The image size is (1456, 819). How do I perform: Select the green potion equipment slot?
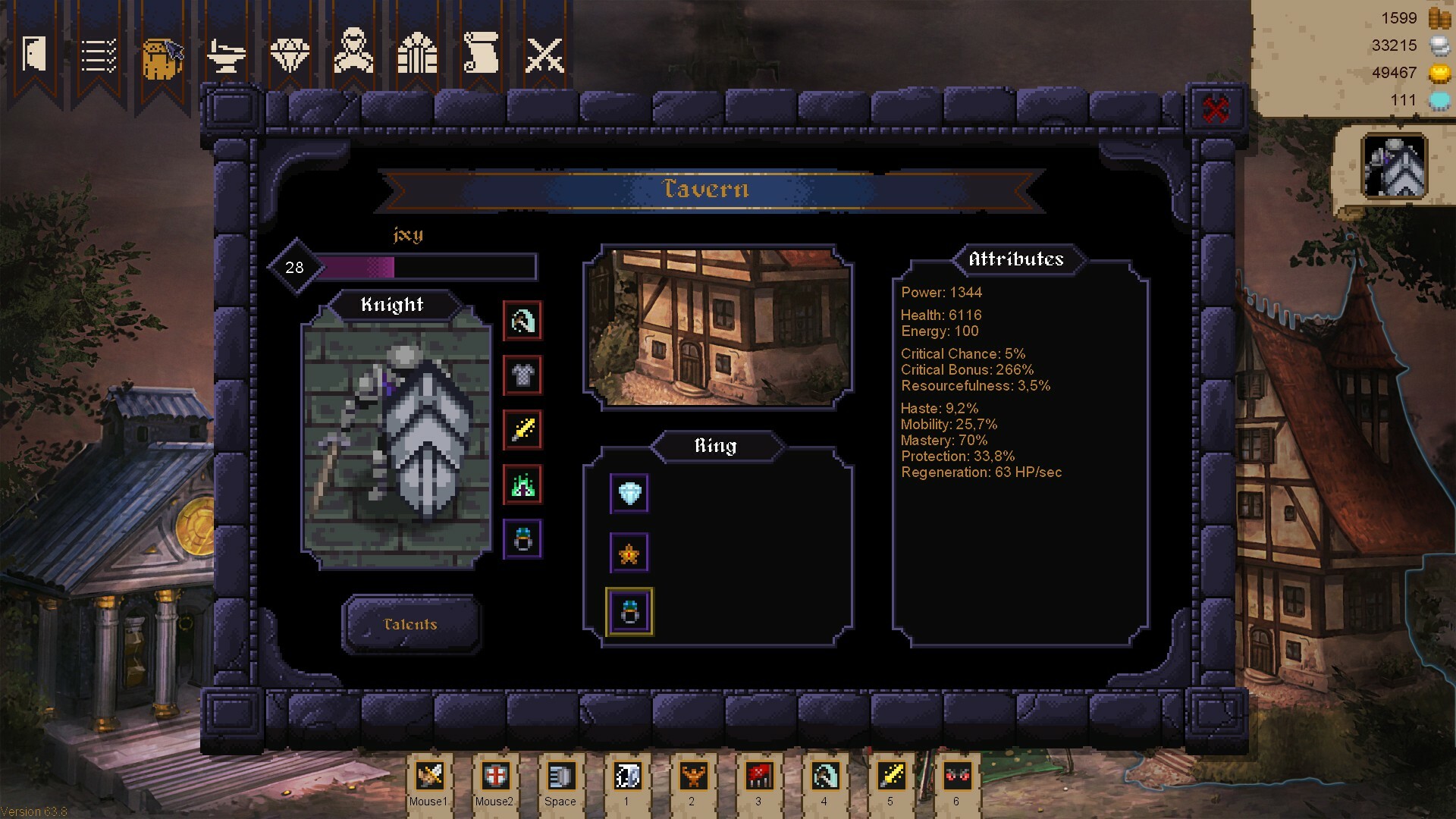(x=522, y=486)
